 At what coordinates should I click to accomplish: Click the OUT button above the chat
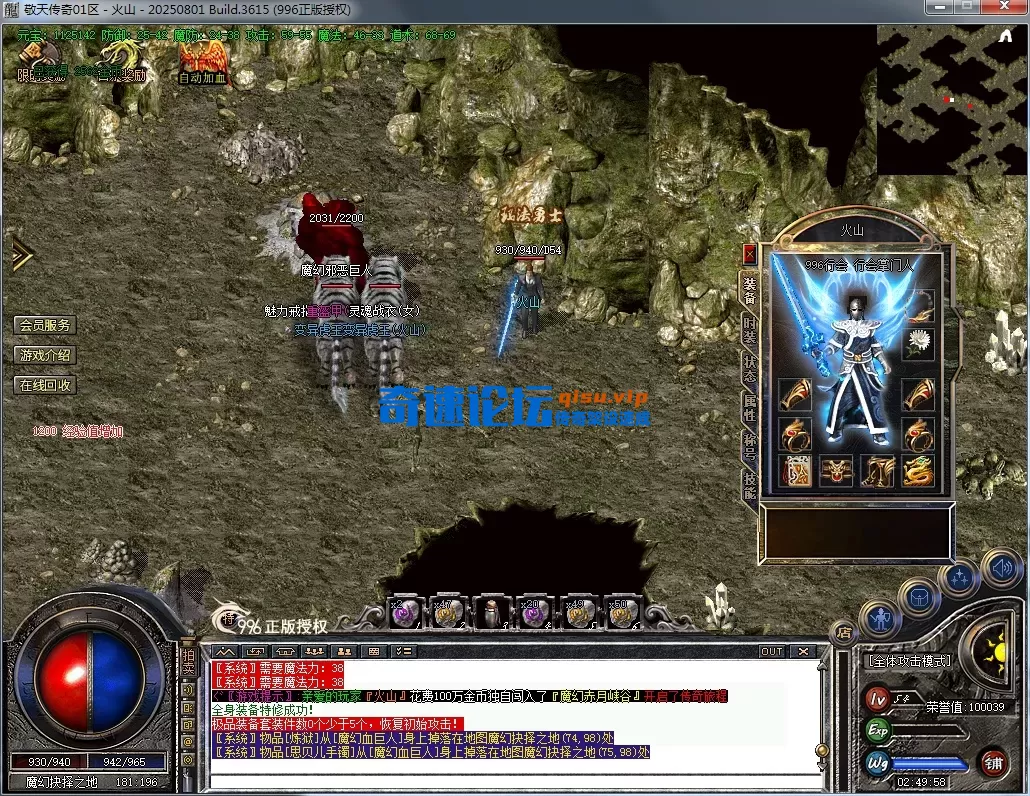pyautogui.click(x=771, y=651)
